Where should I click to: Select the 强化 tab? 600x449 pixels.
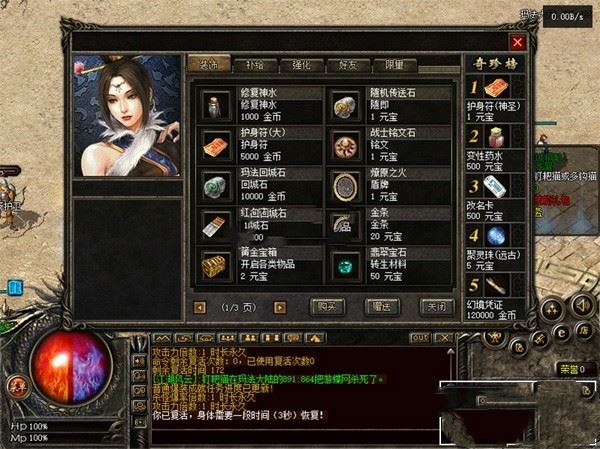[300, 64]
